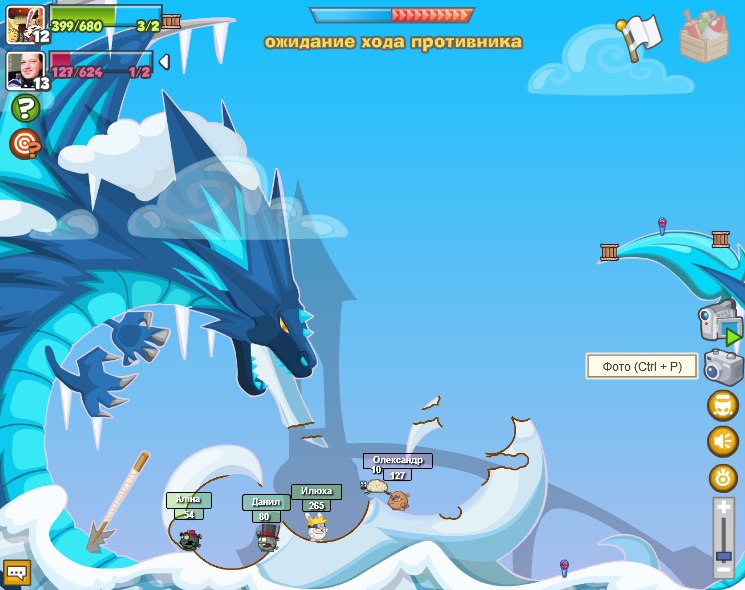The height and width of the screenshot is (590, 745).
Task: Click the target with question mark icon
Action: click(25, 144)
